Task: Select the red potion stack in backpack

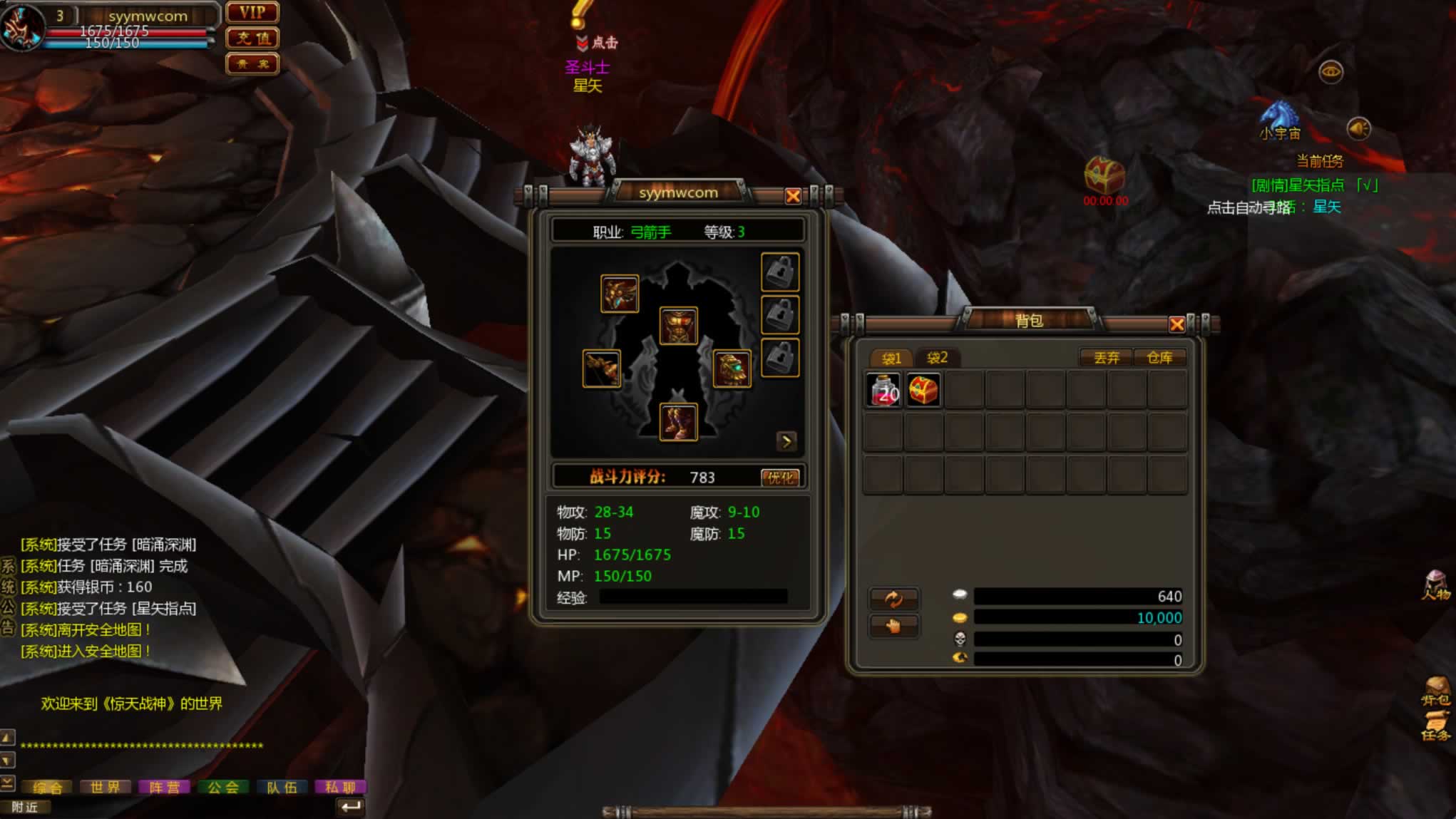Action: click(883, 390)
